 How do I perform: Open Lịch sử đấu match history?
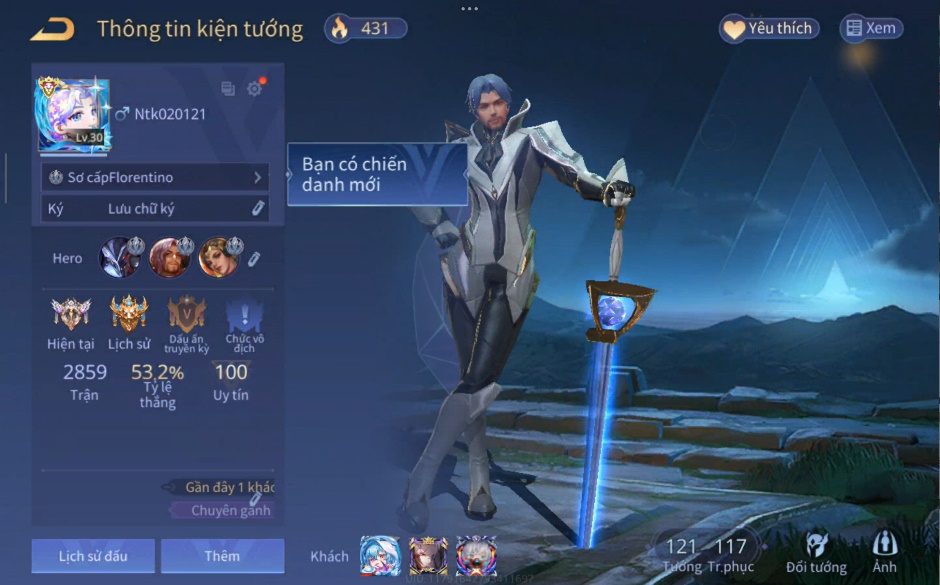pos(93,556)
